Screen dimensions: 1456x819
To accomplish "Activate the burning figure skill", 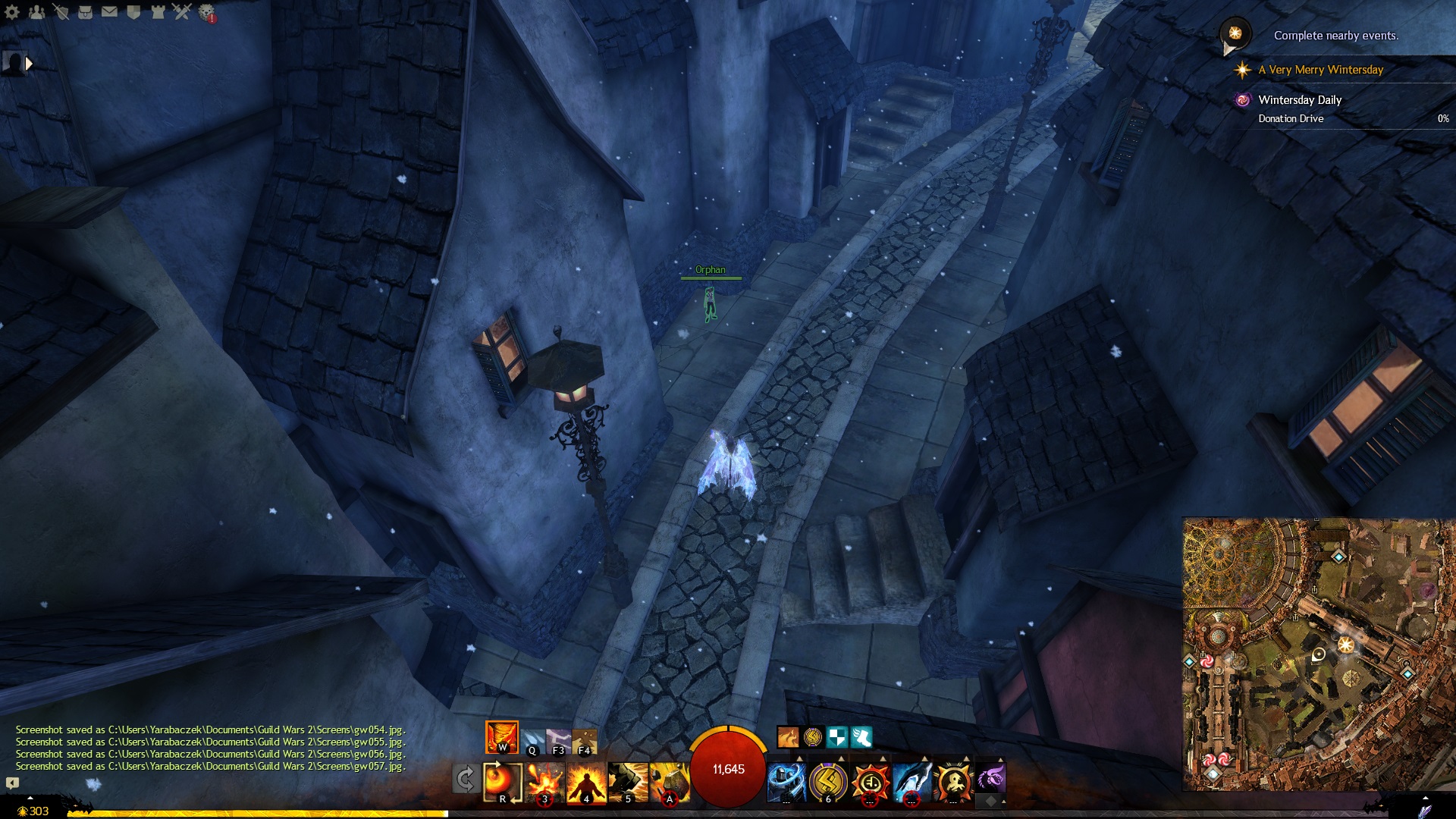I will [586, 782].
